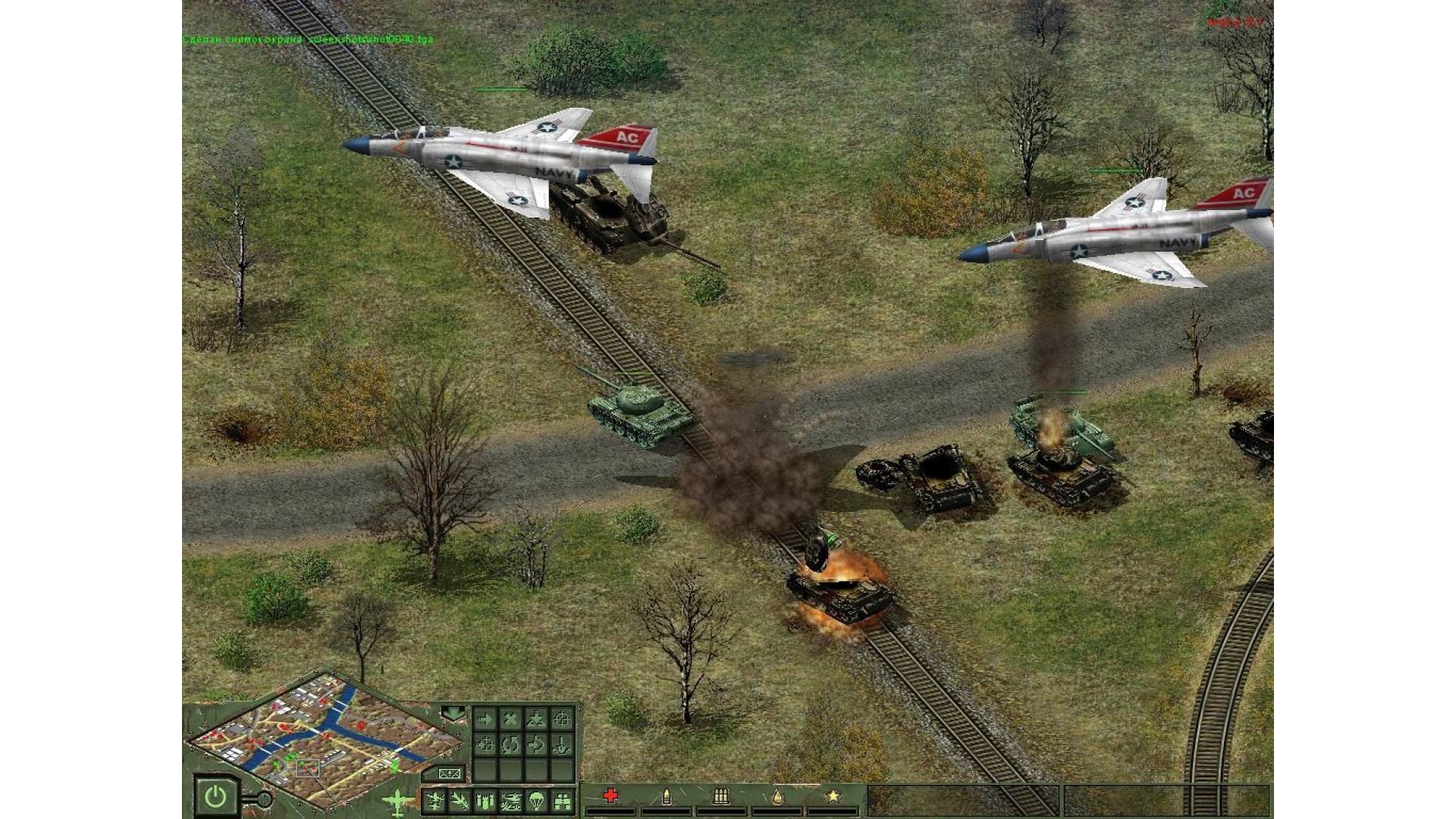Select the curved arrow follow command
The height and width of the screenshot is (819, 1456).
coord(536,745)
